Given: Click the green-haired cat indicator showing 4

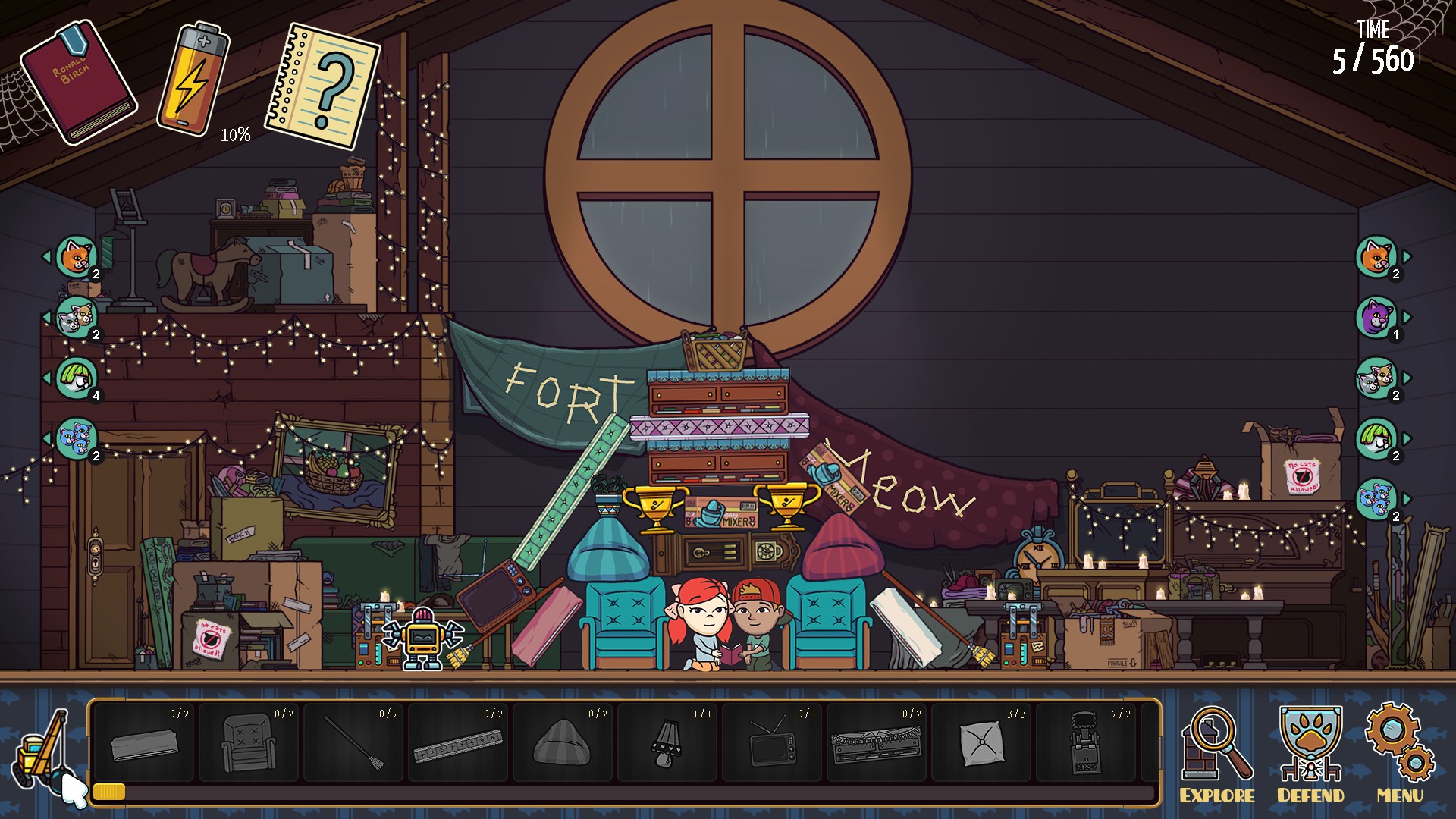Looking at the screenshot, I should 77,378.
